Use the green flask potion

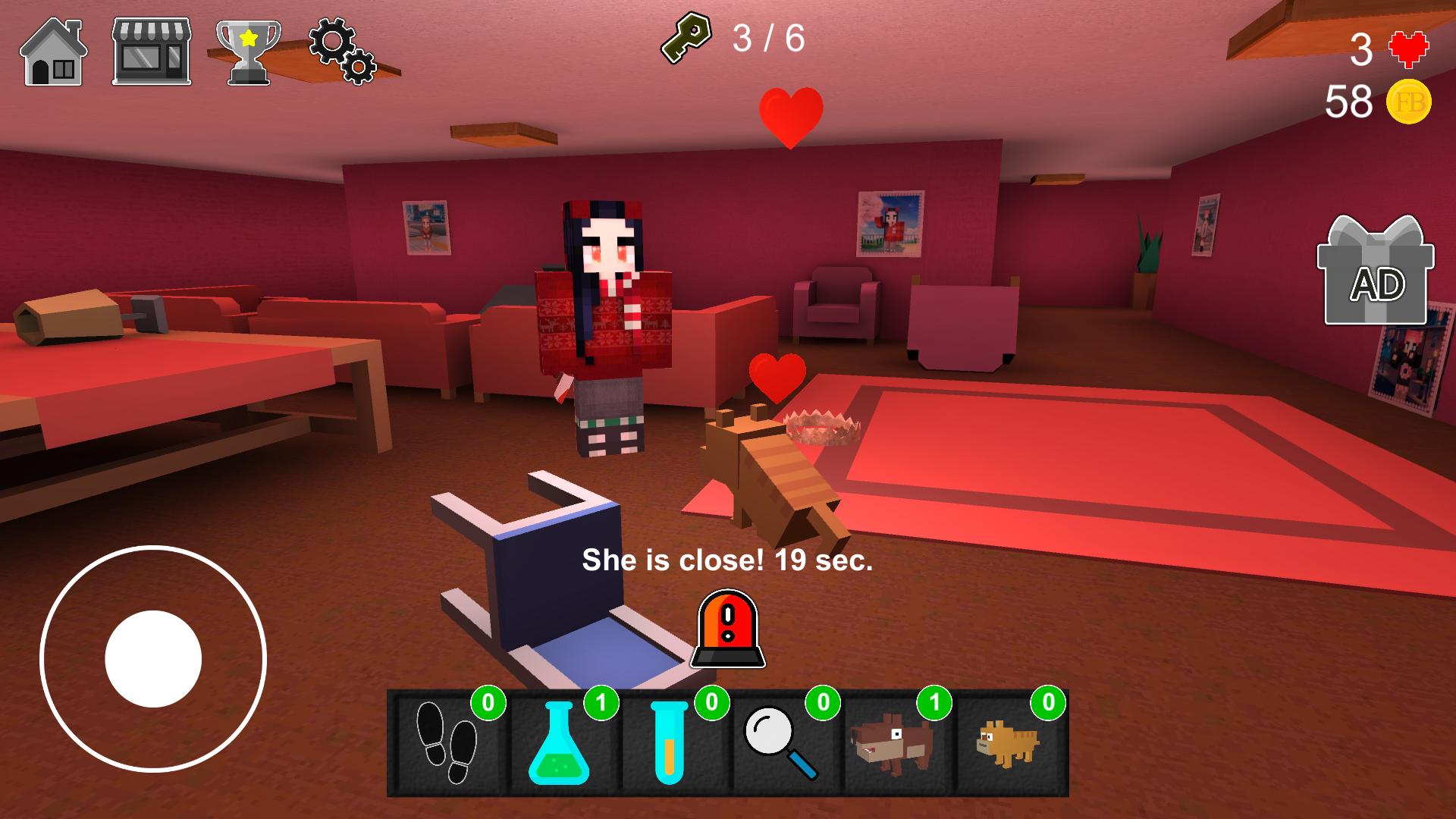tap(560, 742)
